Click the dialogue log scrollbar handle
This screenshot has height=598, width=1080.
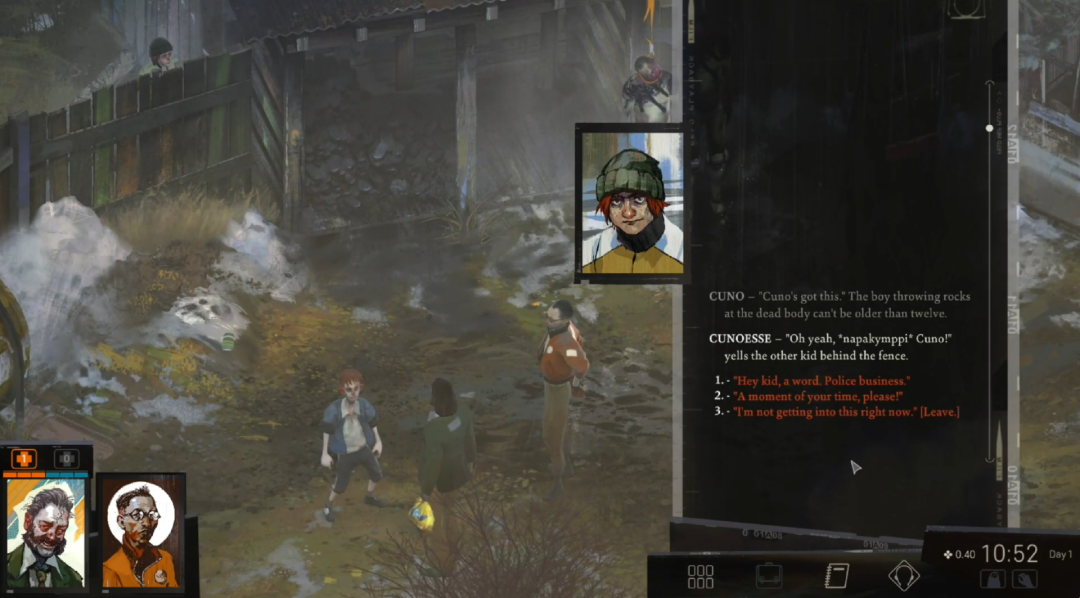coord(990,128)
